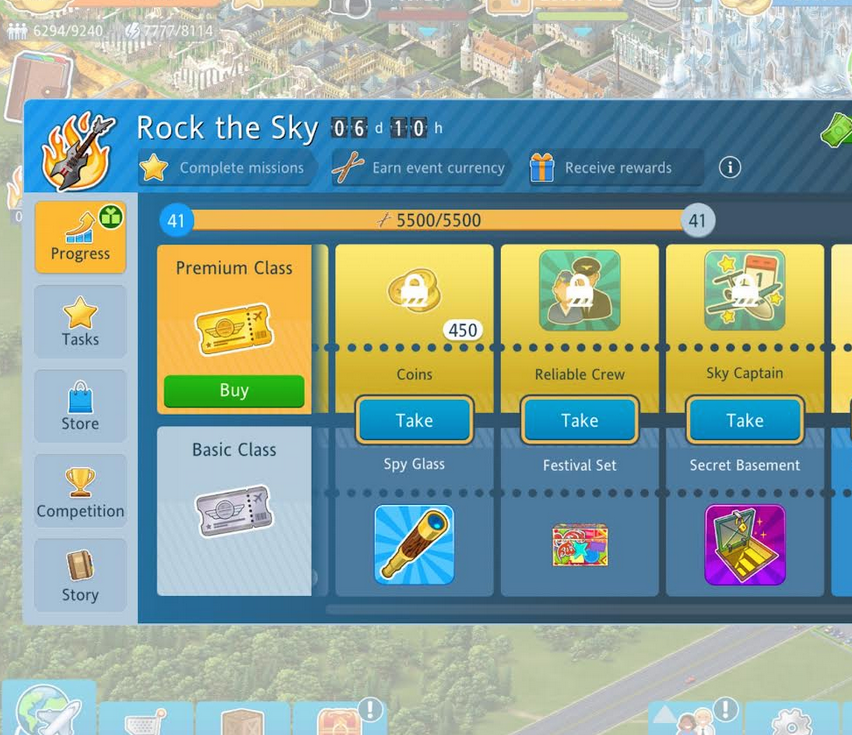Select the Basic Class ticket
This screenshot has height=735, width=852.
pyautogui.click(x=234, y=511)
